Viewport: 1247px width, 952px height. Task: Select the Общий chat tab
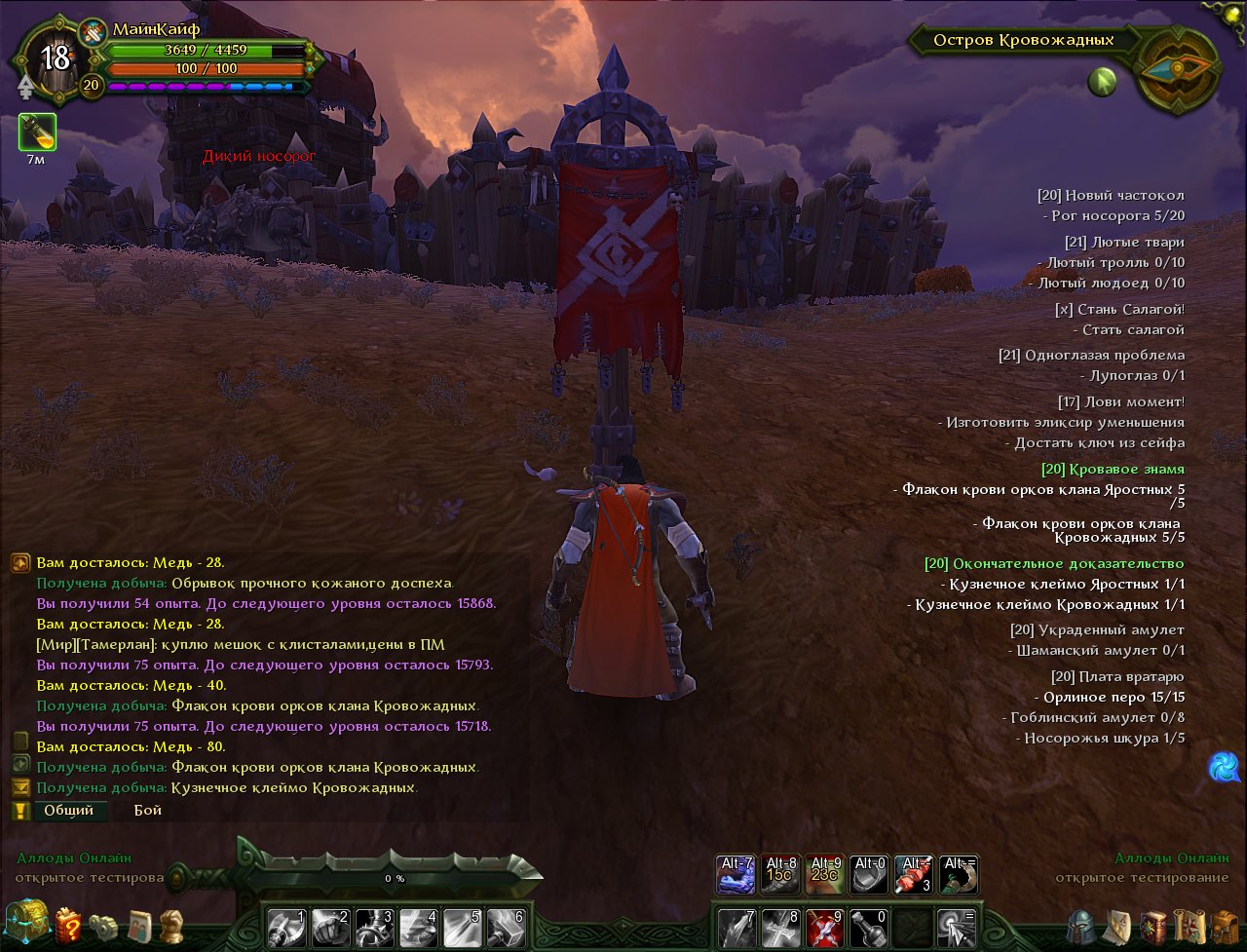pyautogui.click(x=69, y=810)
